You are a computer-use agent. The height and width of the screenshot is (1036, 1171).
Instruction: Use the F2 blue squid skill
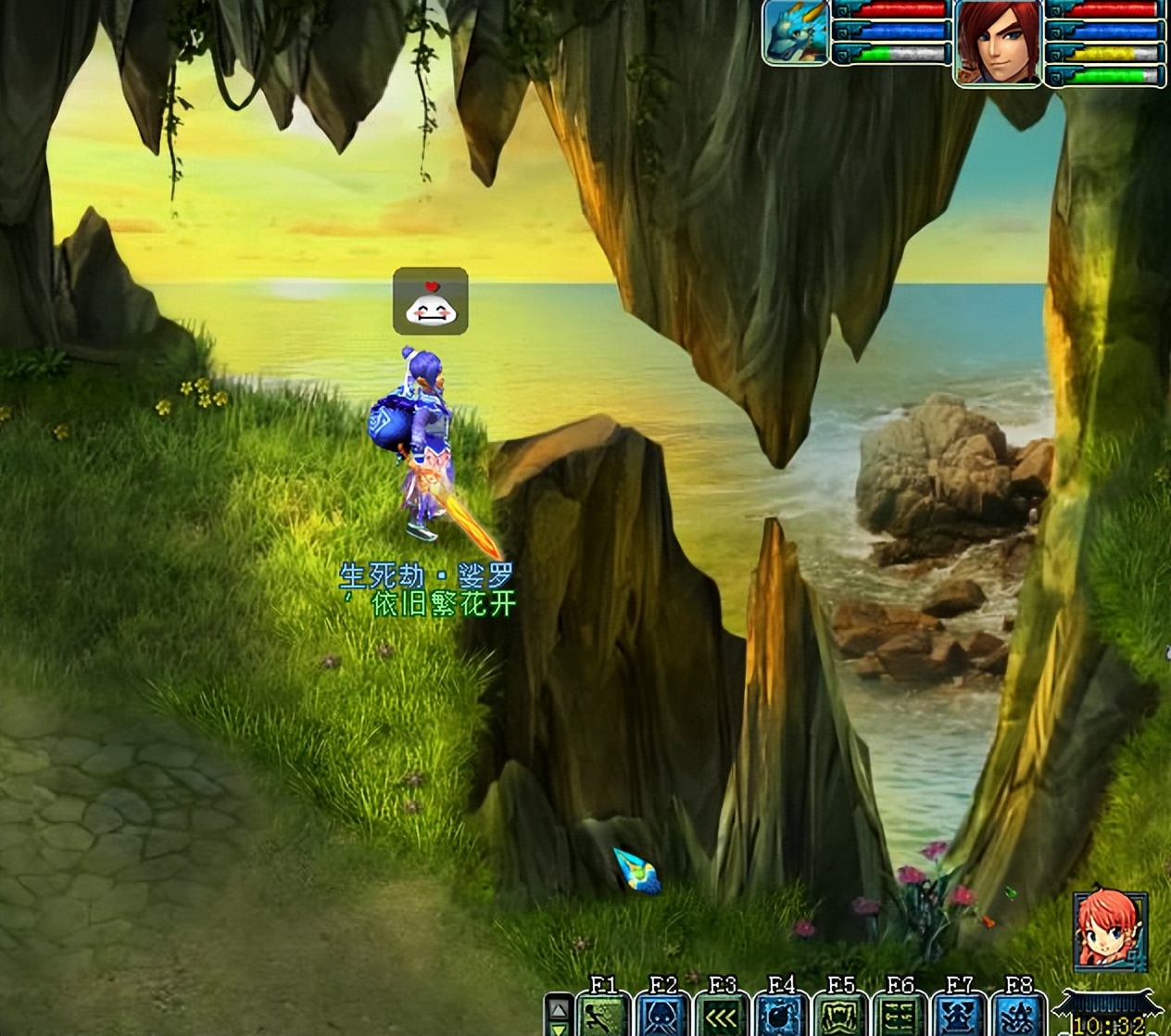click(x=663, y=1015)
